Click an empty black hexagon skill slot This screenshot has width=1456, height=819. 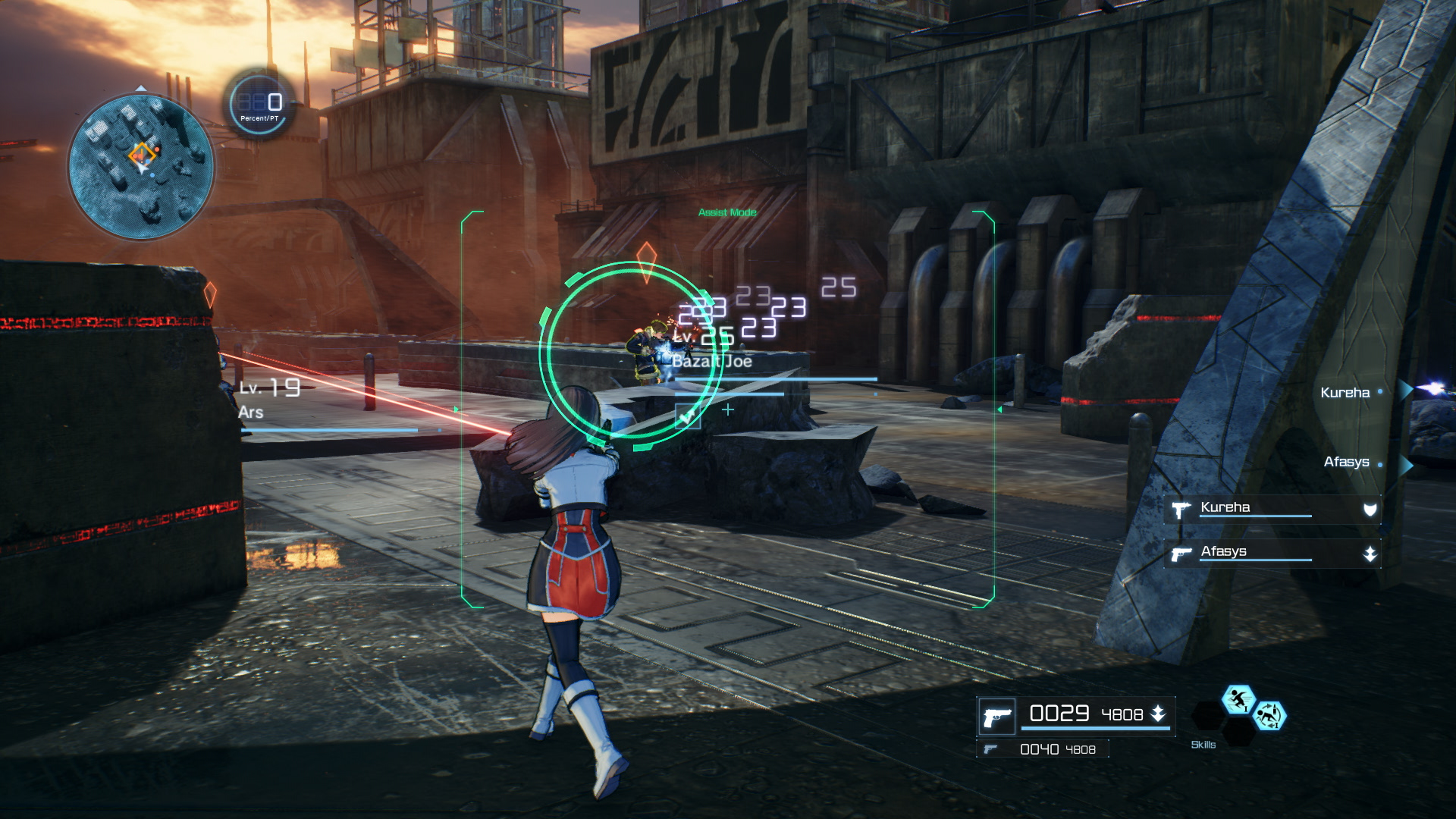(x=1208, y=717)
